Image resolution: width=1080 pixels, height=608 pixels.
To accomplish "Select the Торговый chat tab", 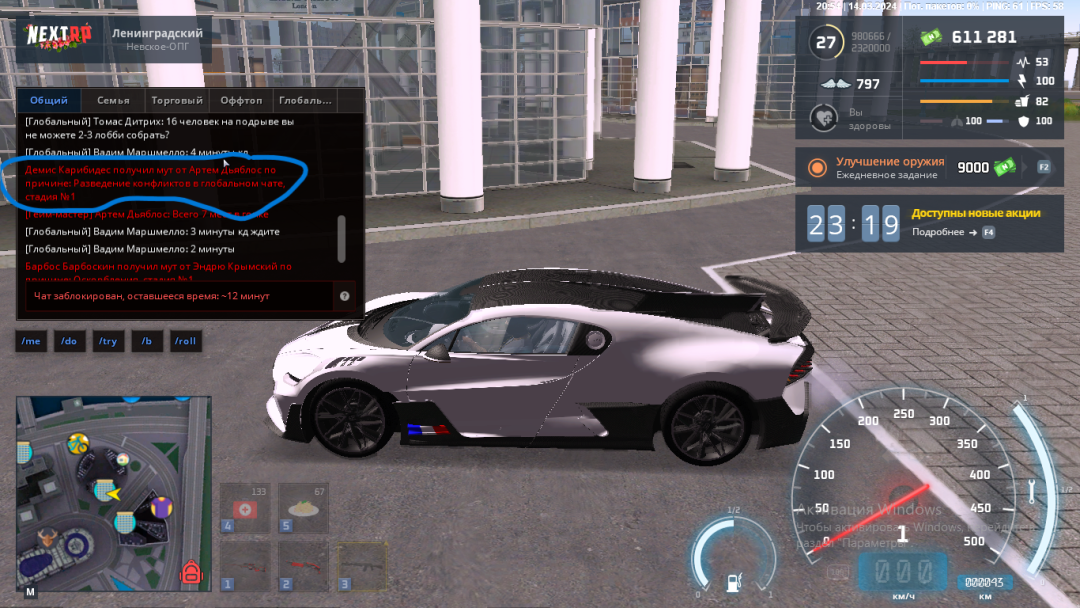I will [177, 100].
